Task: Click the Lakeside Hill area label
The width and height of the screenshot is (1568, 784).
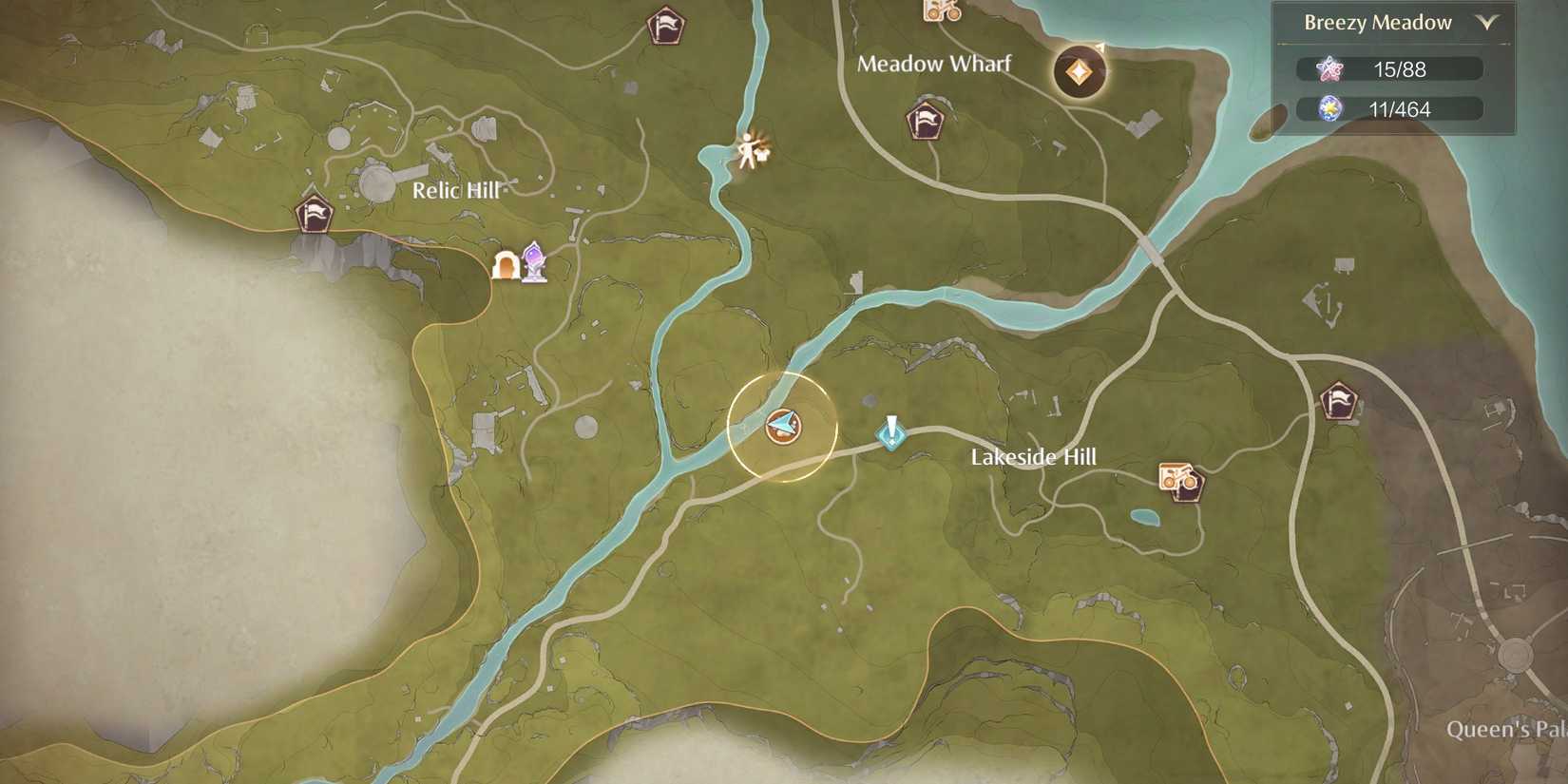Action: coord(1033,457)
